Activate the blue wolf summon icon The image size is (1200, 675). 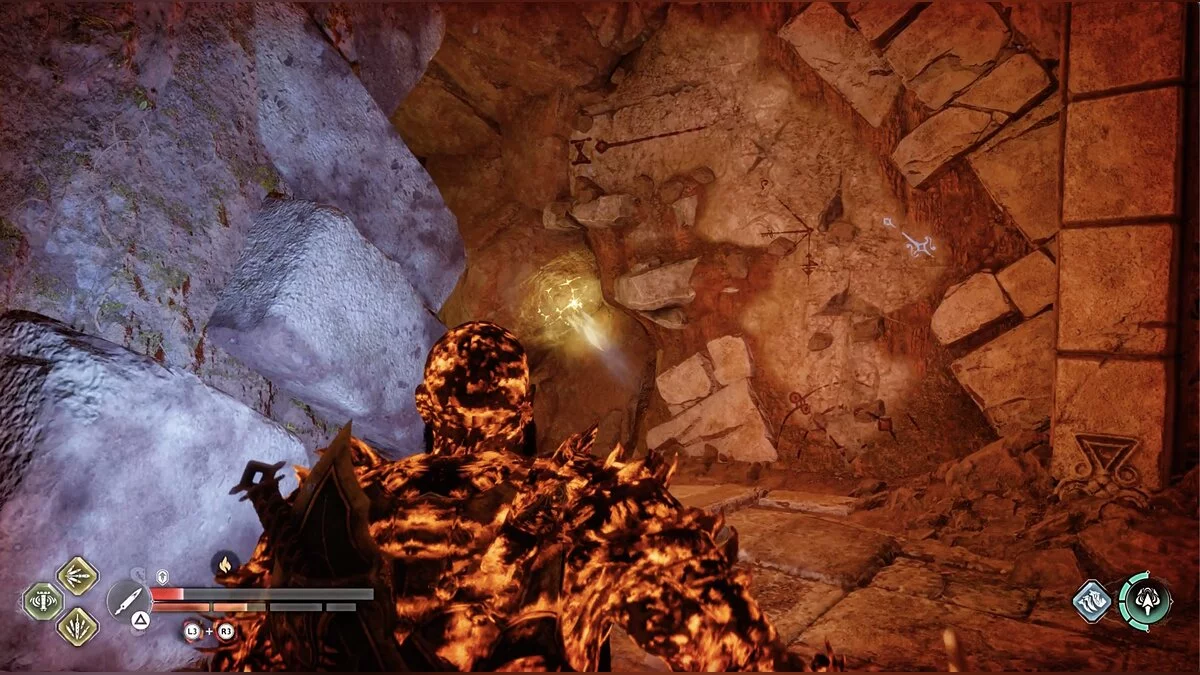tap(1092, 602)
